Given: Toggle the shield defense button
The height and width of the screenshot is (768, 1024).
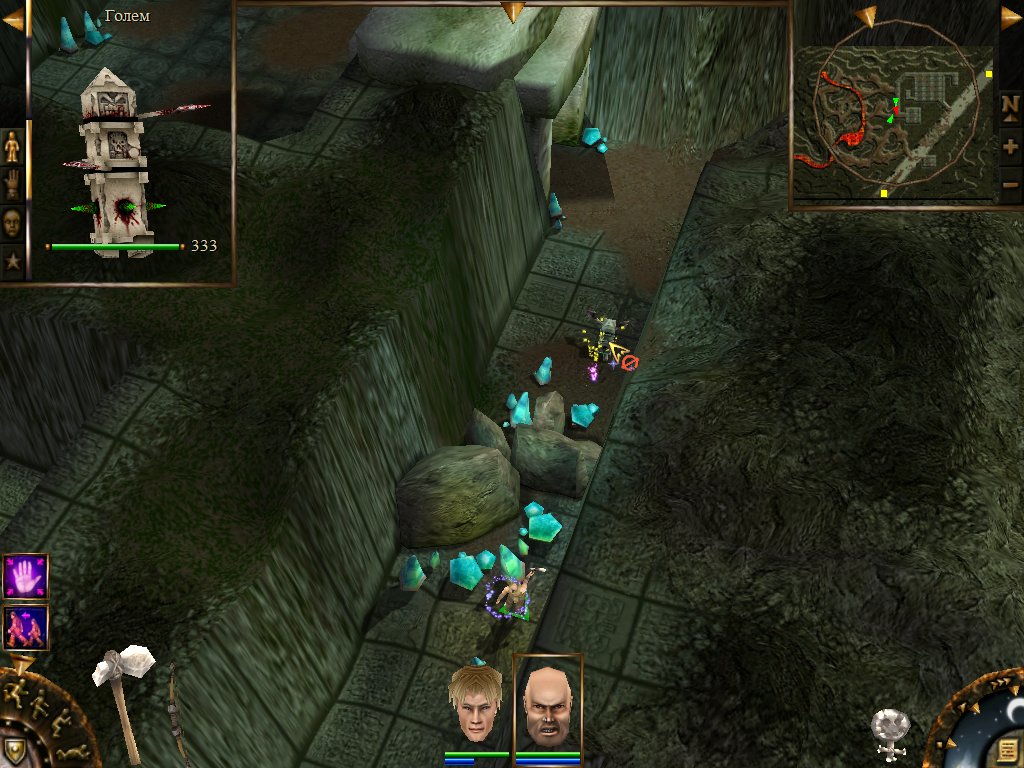Looking at the screenshot, I should 14,750.
